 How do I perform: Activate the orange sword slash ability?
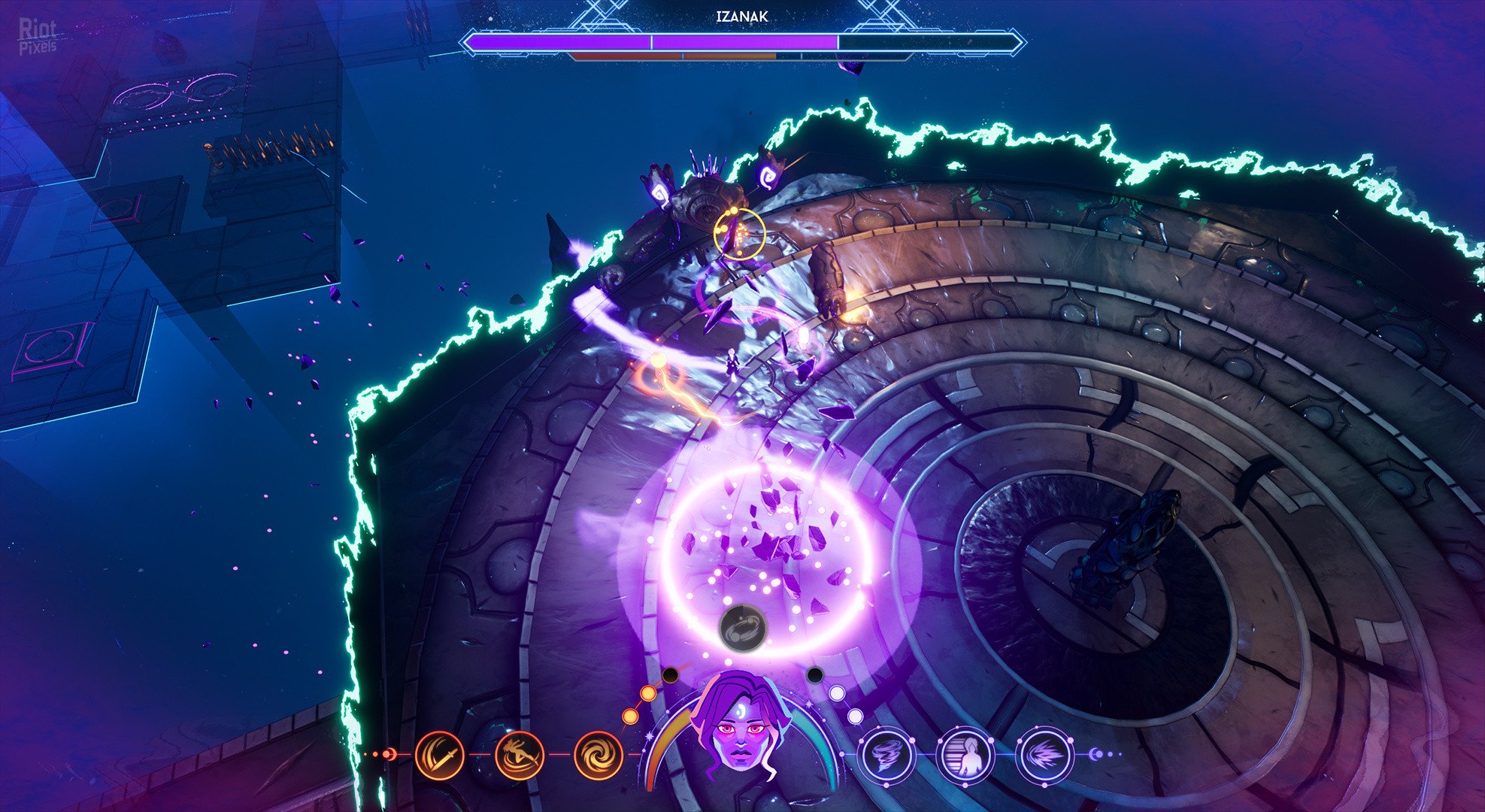[438, 755]
